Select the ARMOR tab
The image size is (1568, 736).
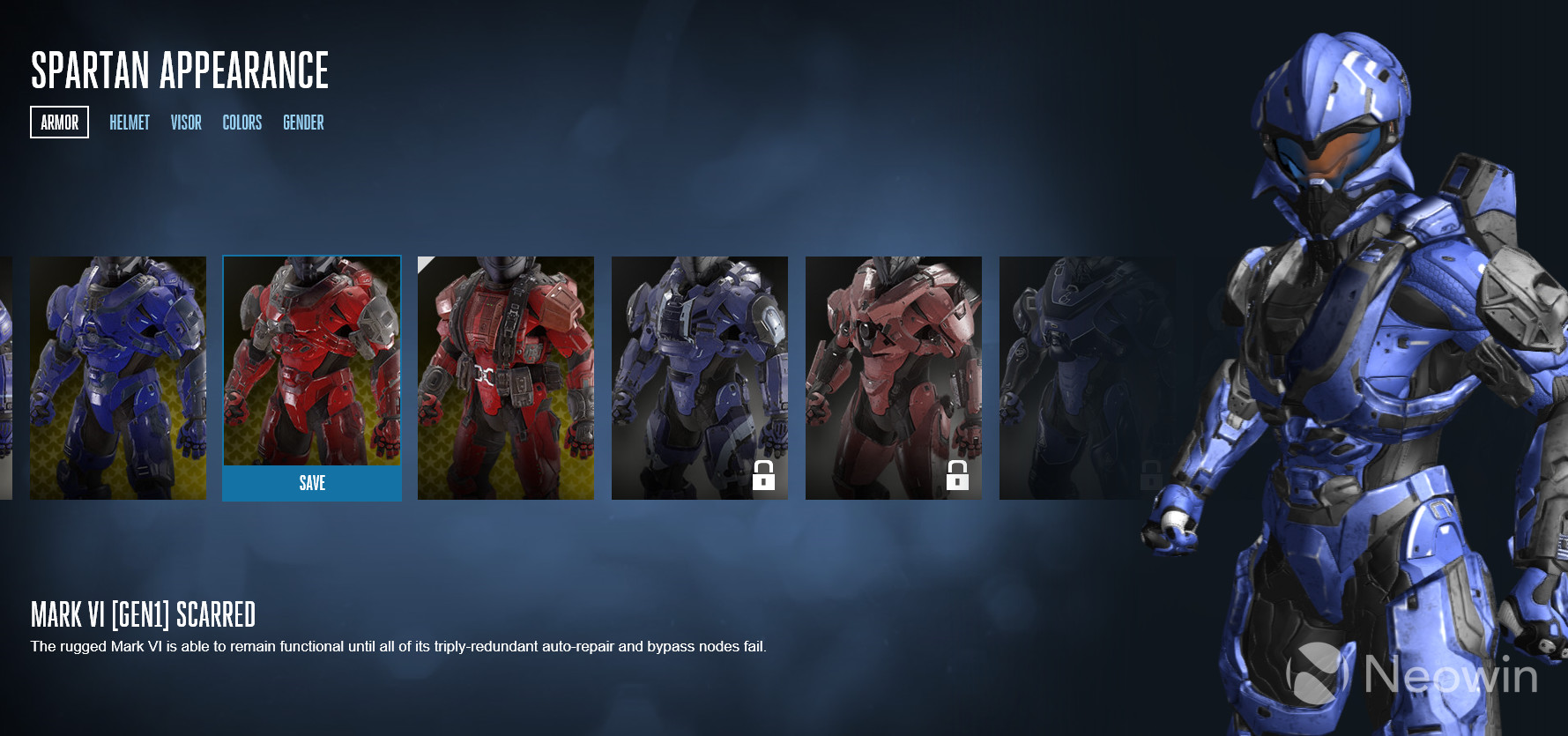(x=59, y=122)
